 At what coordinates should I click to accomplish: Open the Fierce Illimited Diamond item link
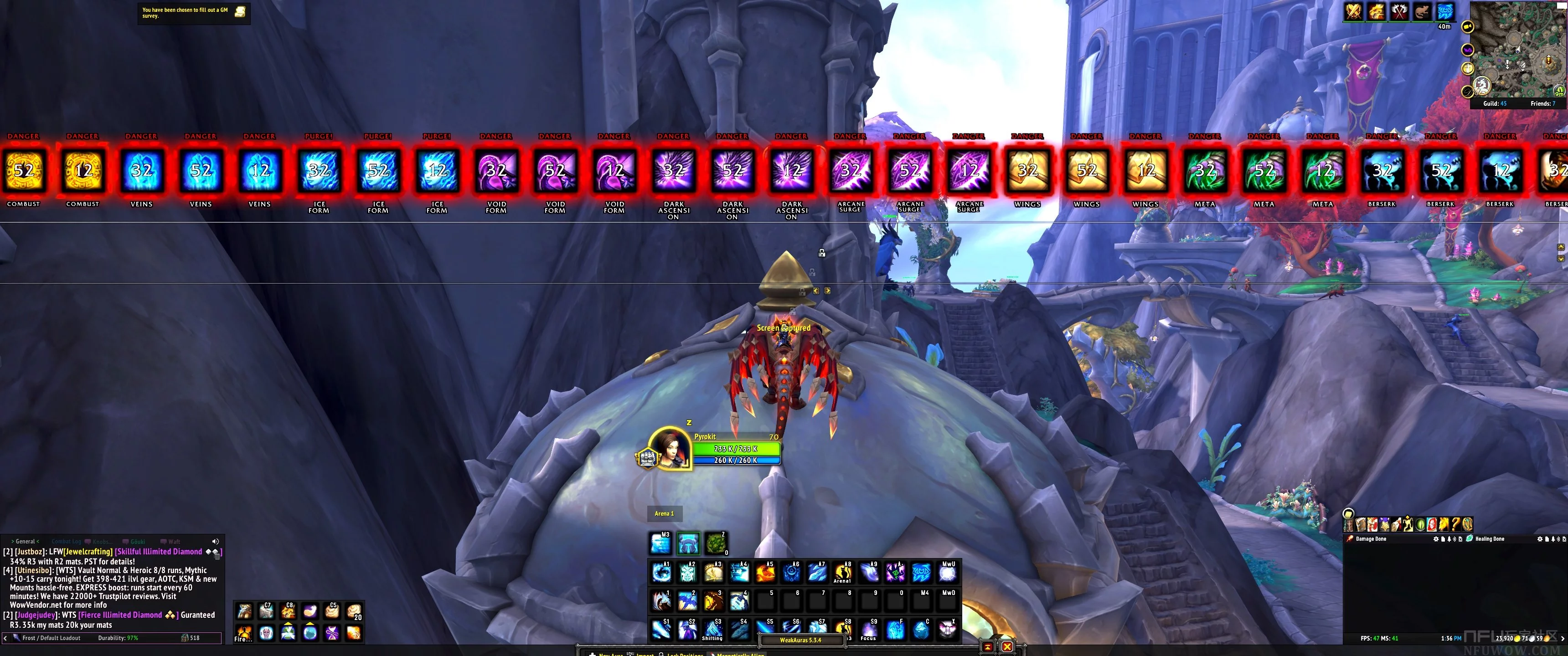(120, 615)
